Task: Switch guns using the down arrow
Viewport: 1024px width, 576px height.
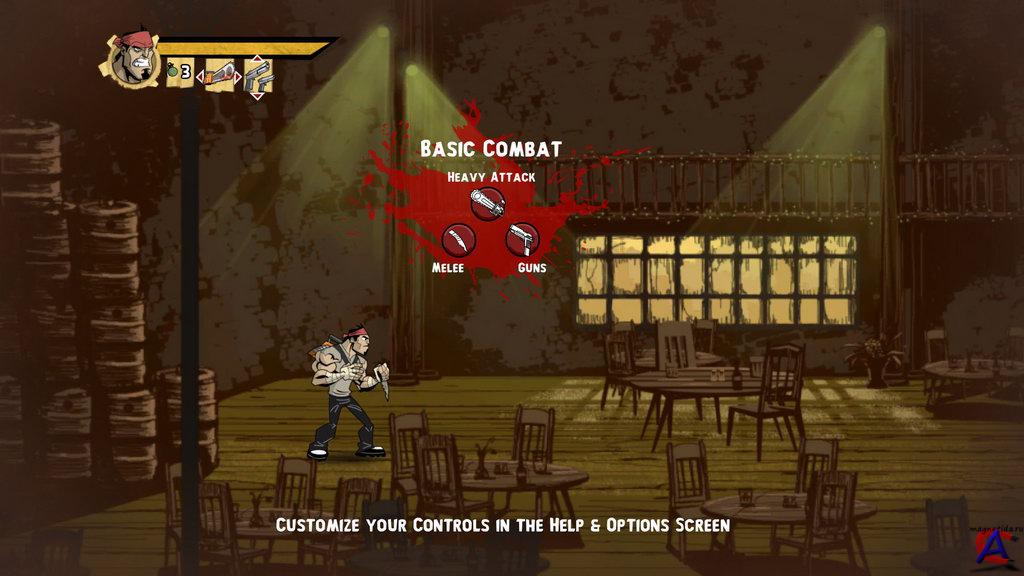Action: tap(257, 95)
